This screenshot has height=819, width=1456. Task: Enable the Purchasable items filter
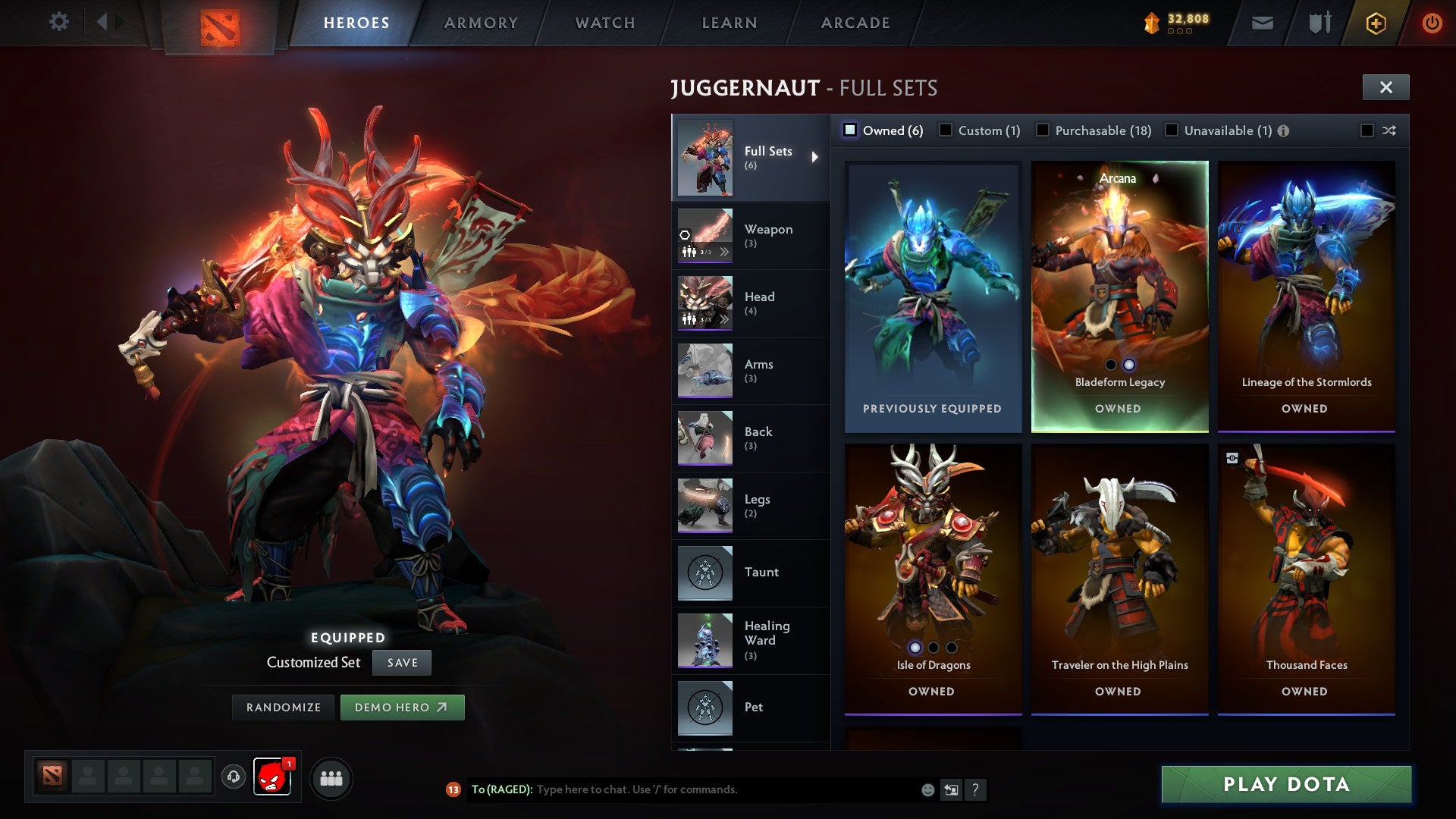(1043, 130)
